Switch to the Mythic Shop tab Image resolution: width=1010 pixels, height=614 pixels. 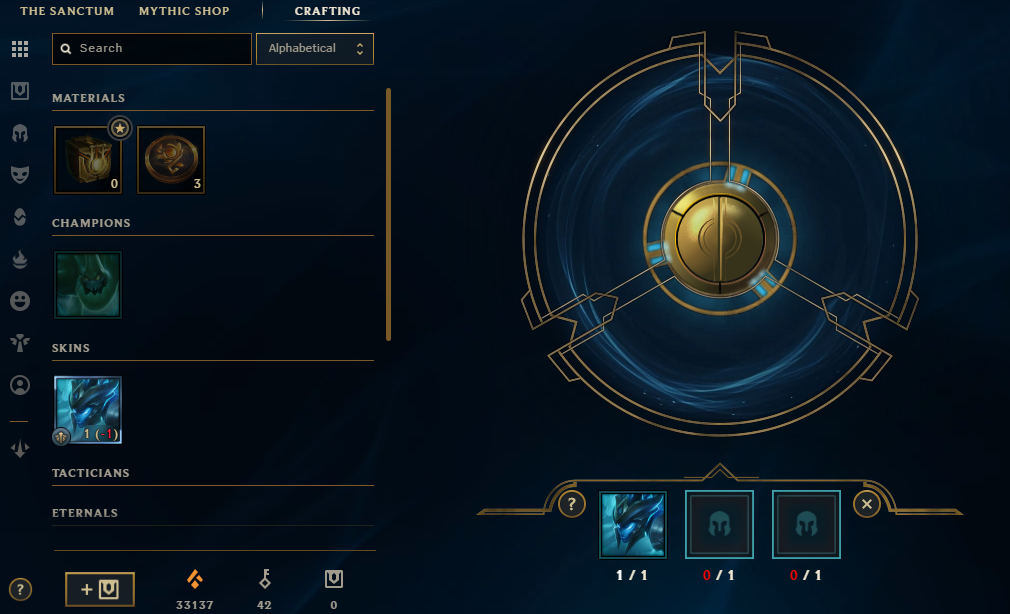point(184,11)
